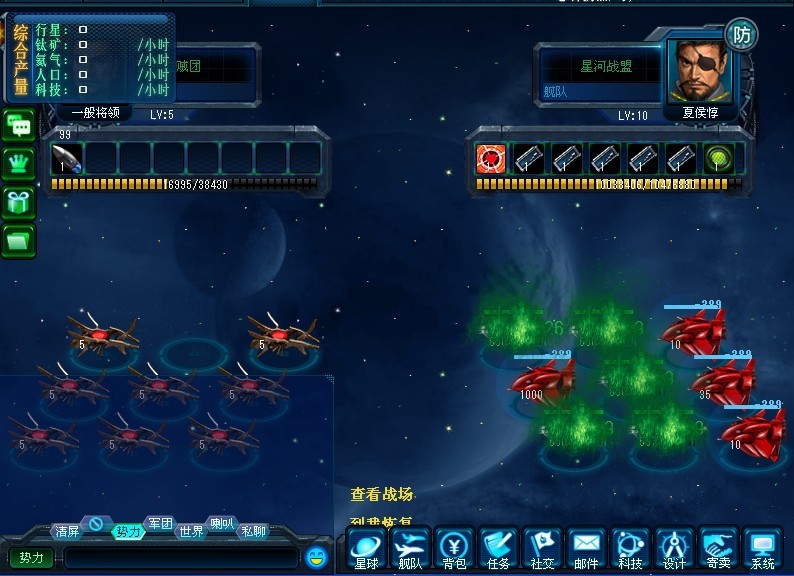Switch chat to the 军团 (Legion) tab

coord(160,523)
